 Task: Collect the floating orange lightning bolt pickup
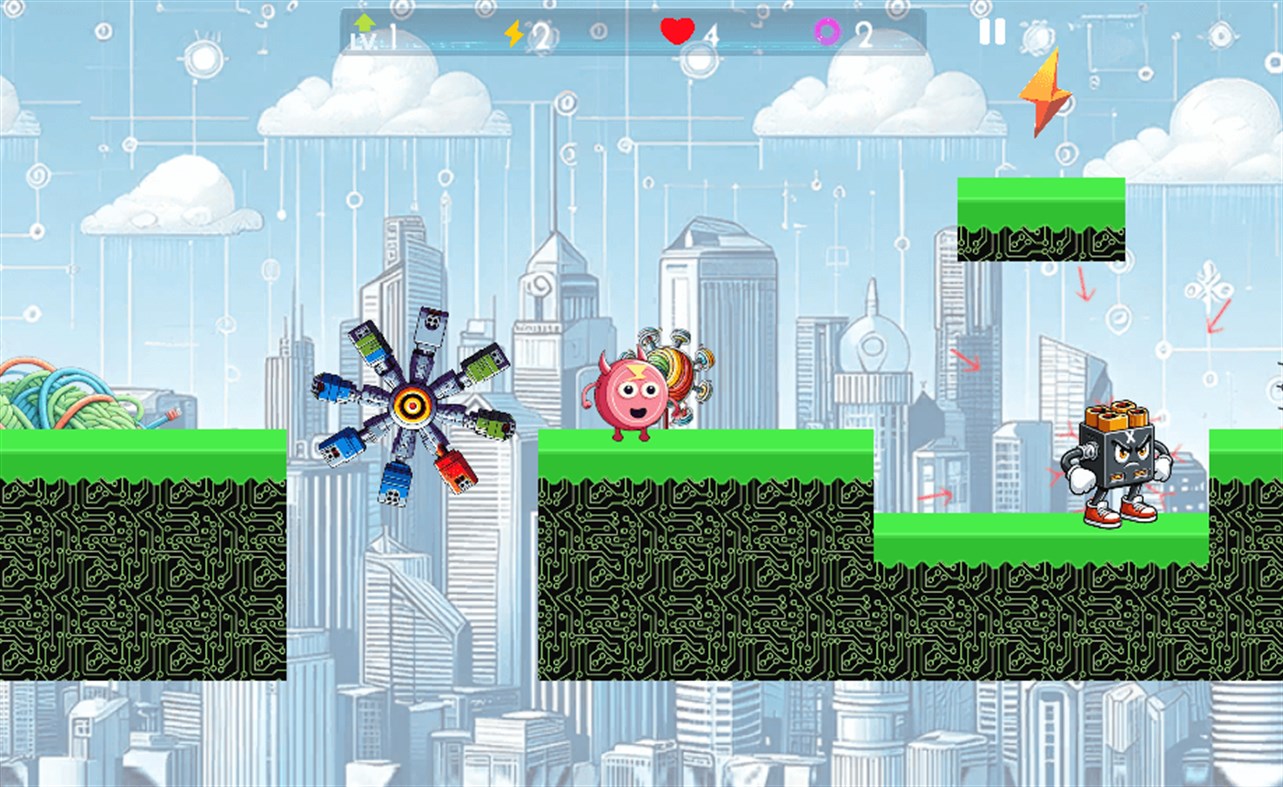(1046, 96)
